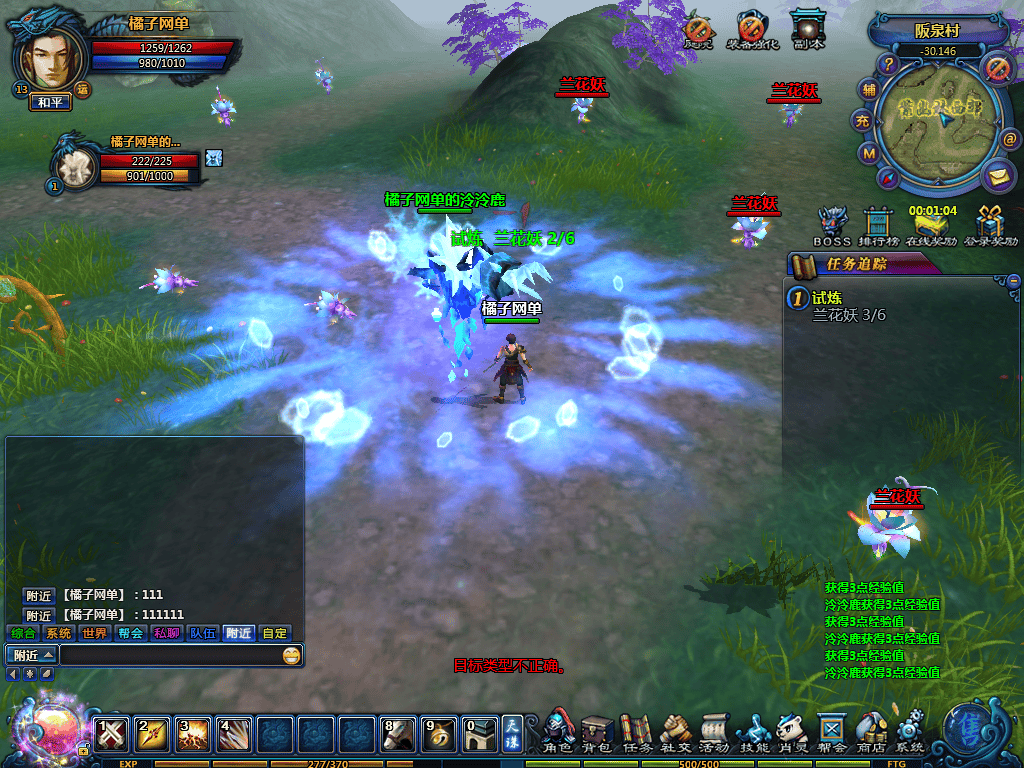Image resolution: width=1024 pixels, height=768 pixels.
Task: Open the 背包 bag inventory
Action: [597, 732]
